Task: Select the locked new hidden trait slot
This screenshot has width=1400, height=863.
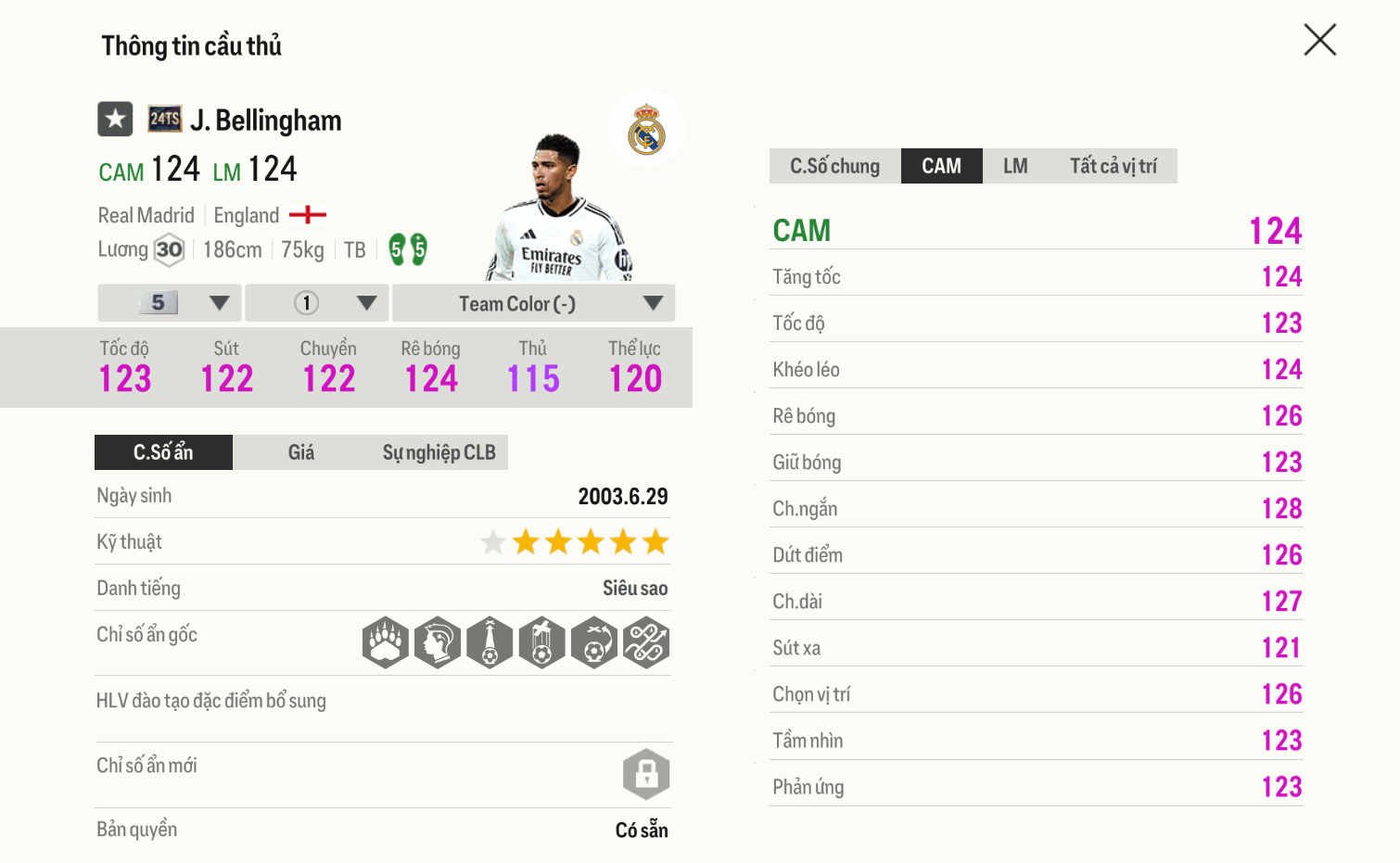Action: 646,774
